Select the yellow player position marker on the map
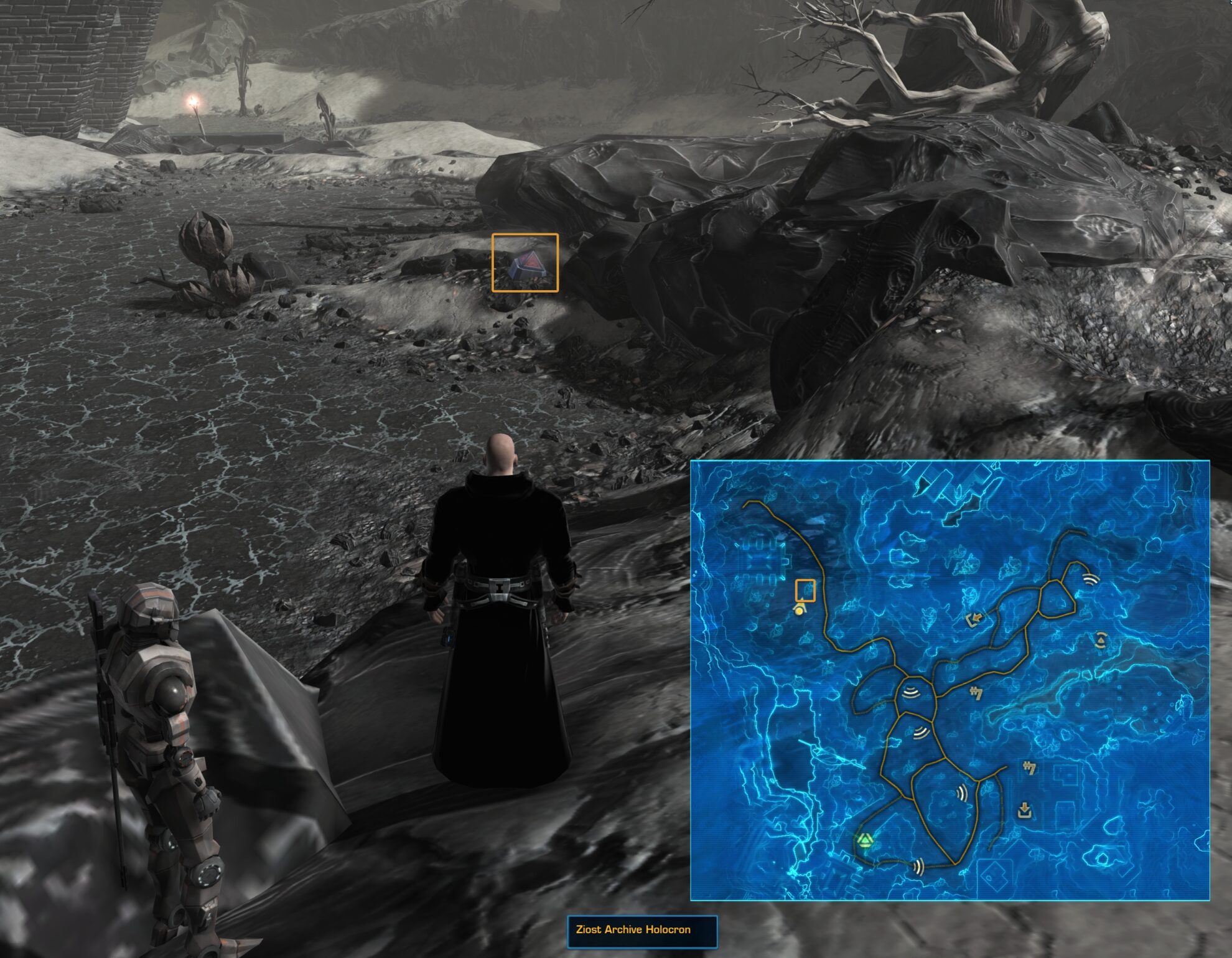 (x=800, y=611)
